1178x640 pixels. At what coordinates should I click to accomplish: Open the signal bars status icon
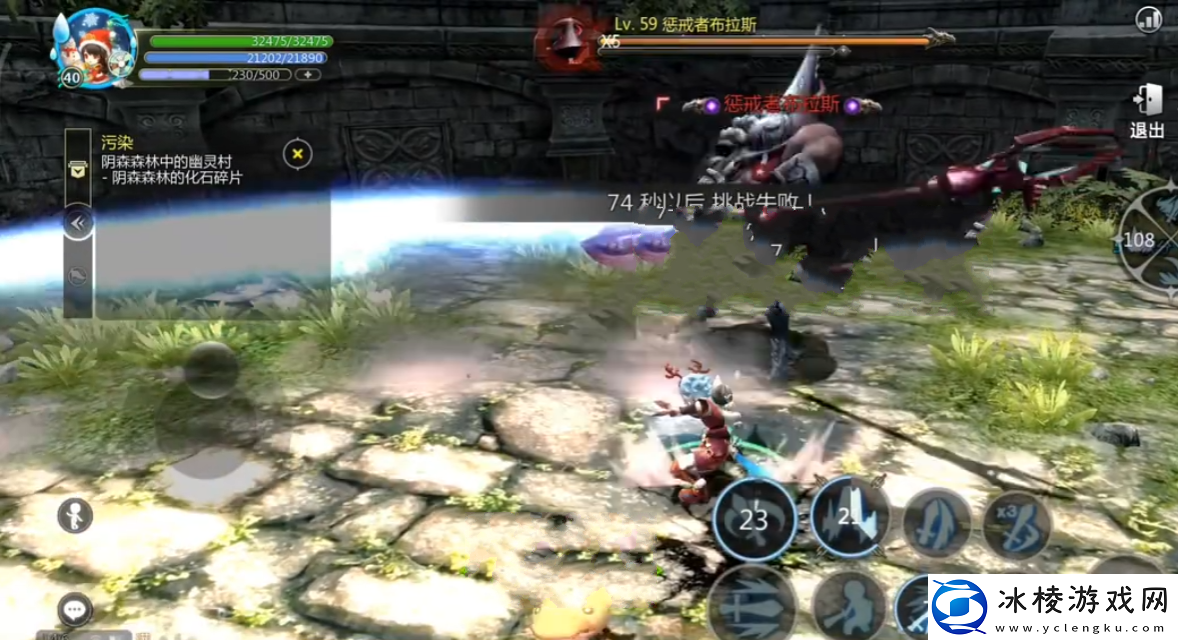[1148, 19]
